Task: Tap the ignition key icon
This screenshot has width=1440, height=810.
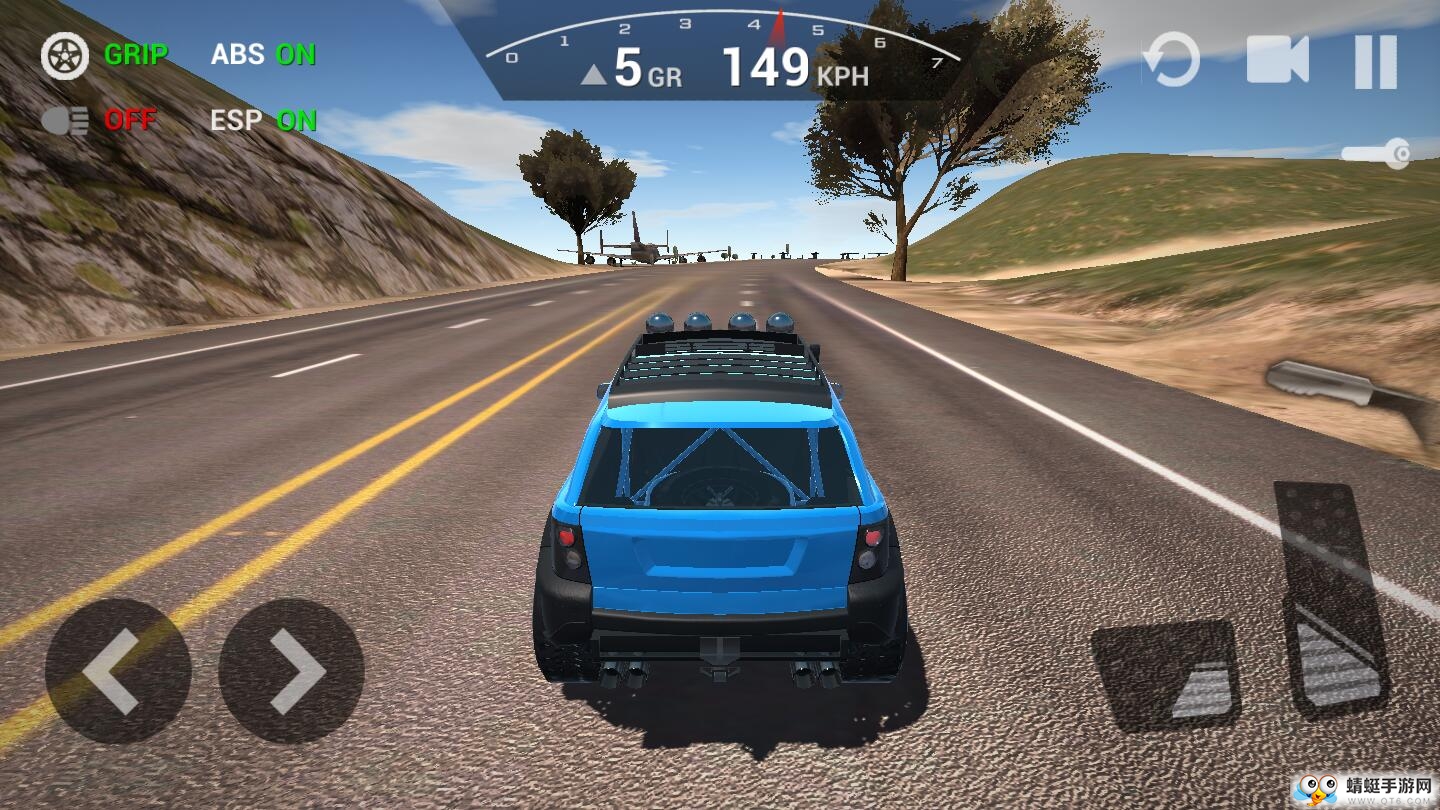Action: coord(1376,153)
